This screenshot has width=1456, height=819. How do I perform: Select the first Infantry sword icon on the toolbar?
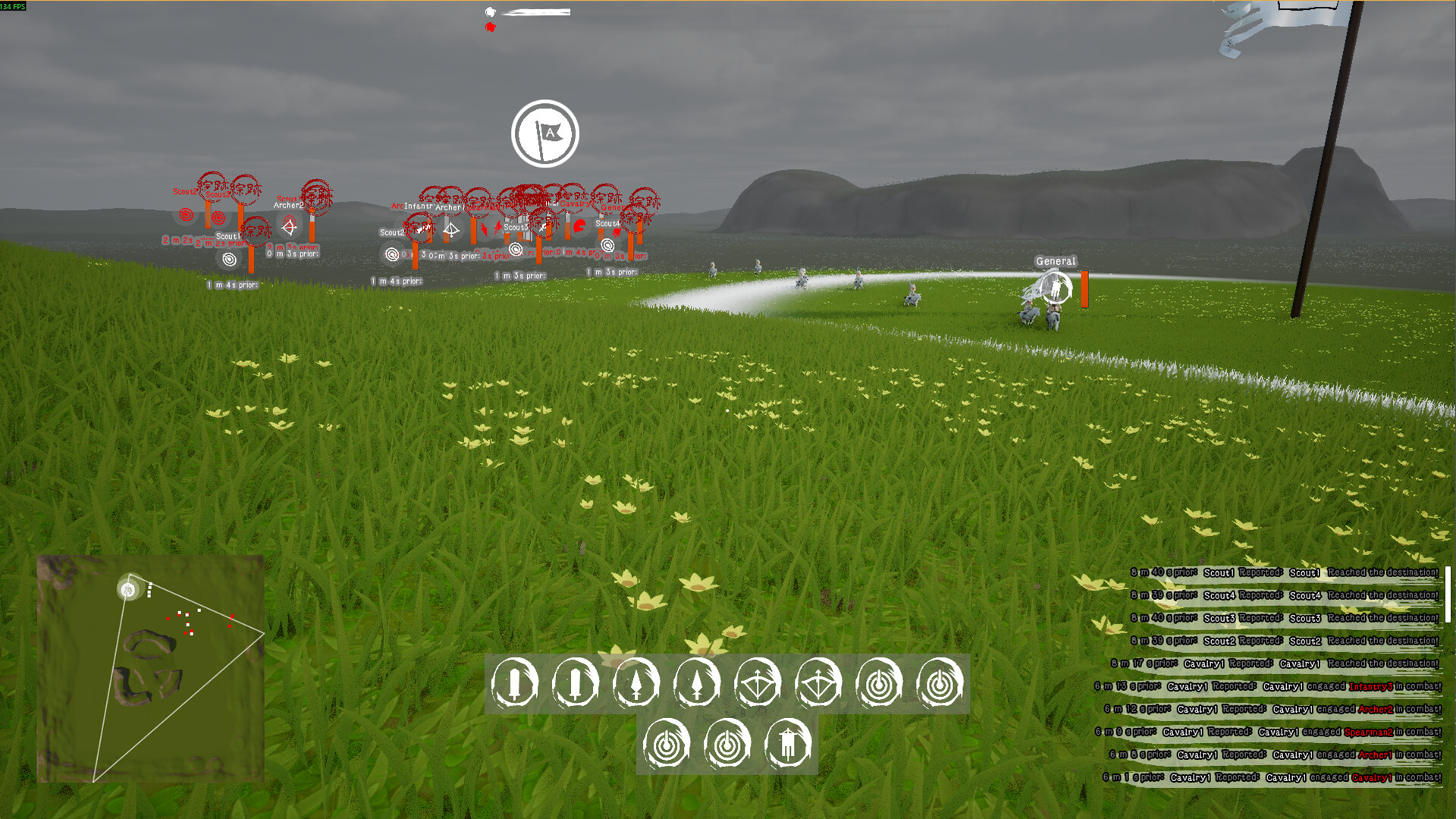tap(514, 682)
